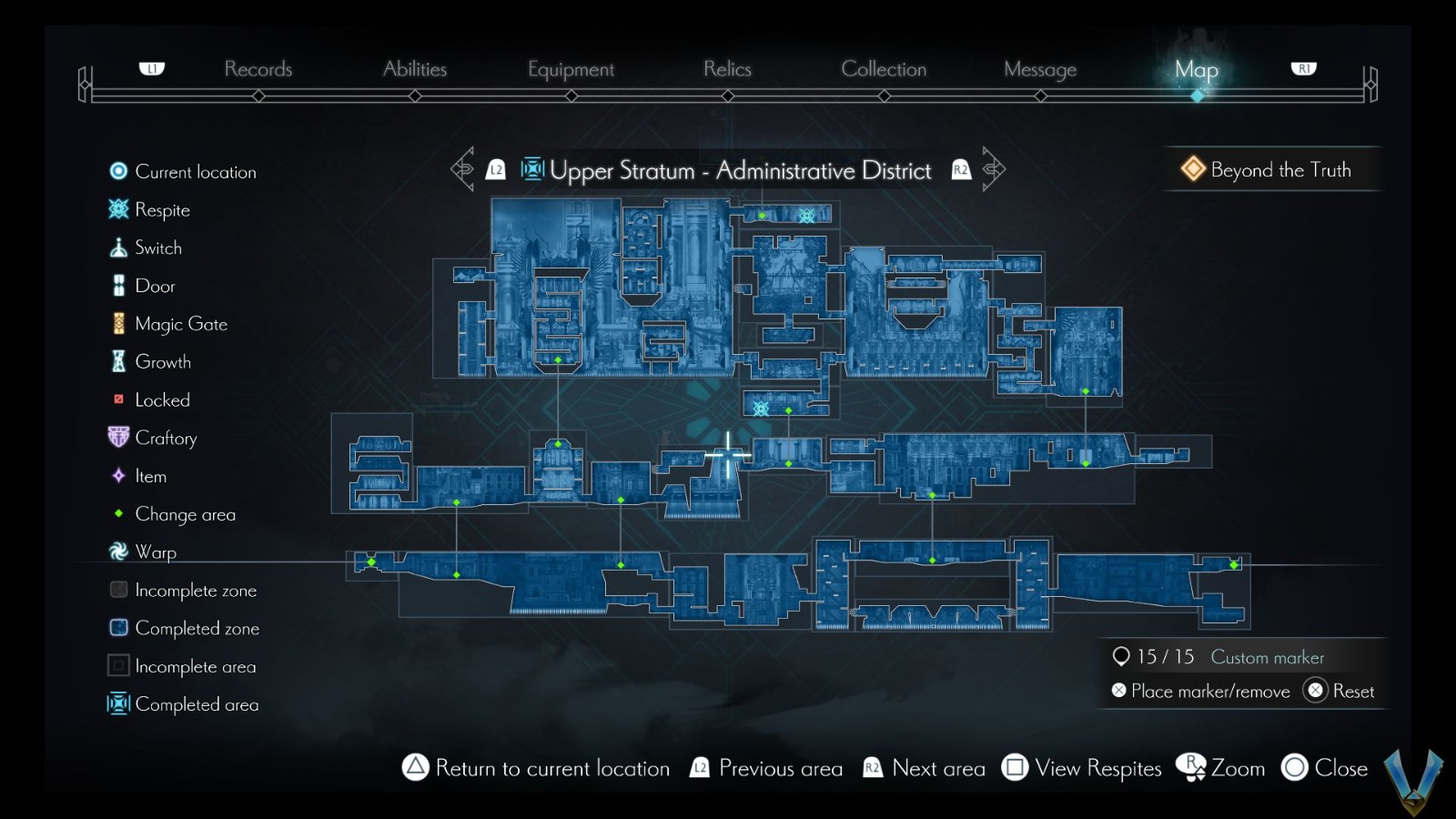
Task: Toggle the Completed zone legend entry
Action: (118, 628)
